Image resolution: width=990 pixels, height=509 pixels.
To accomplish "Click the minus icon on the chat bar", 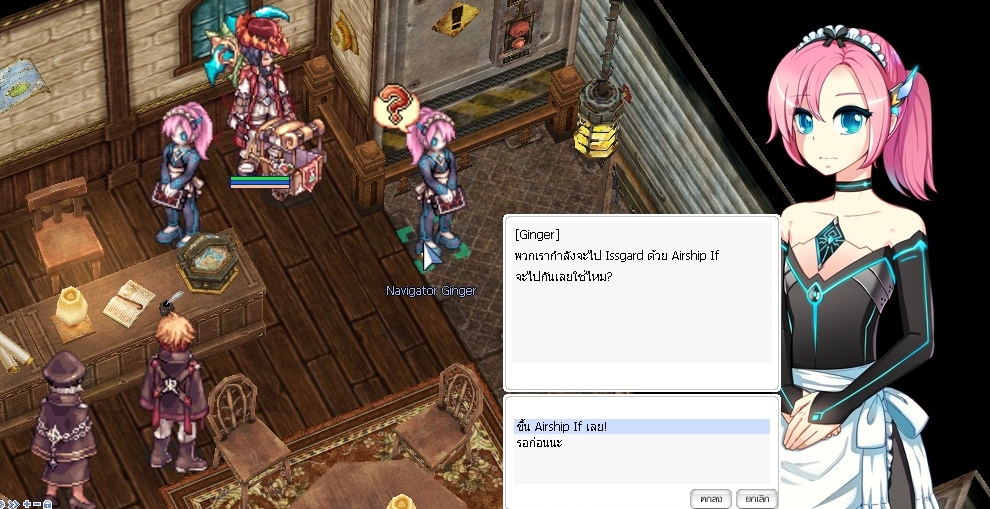I will [x=37, y=503].
